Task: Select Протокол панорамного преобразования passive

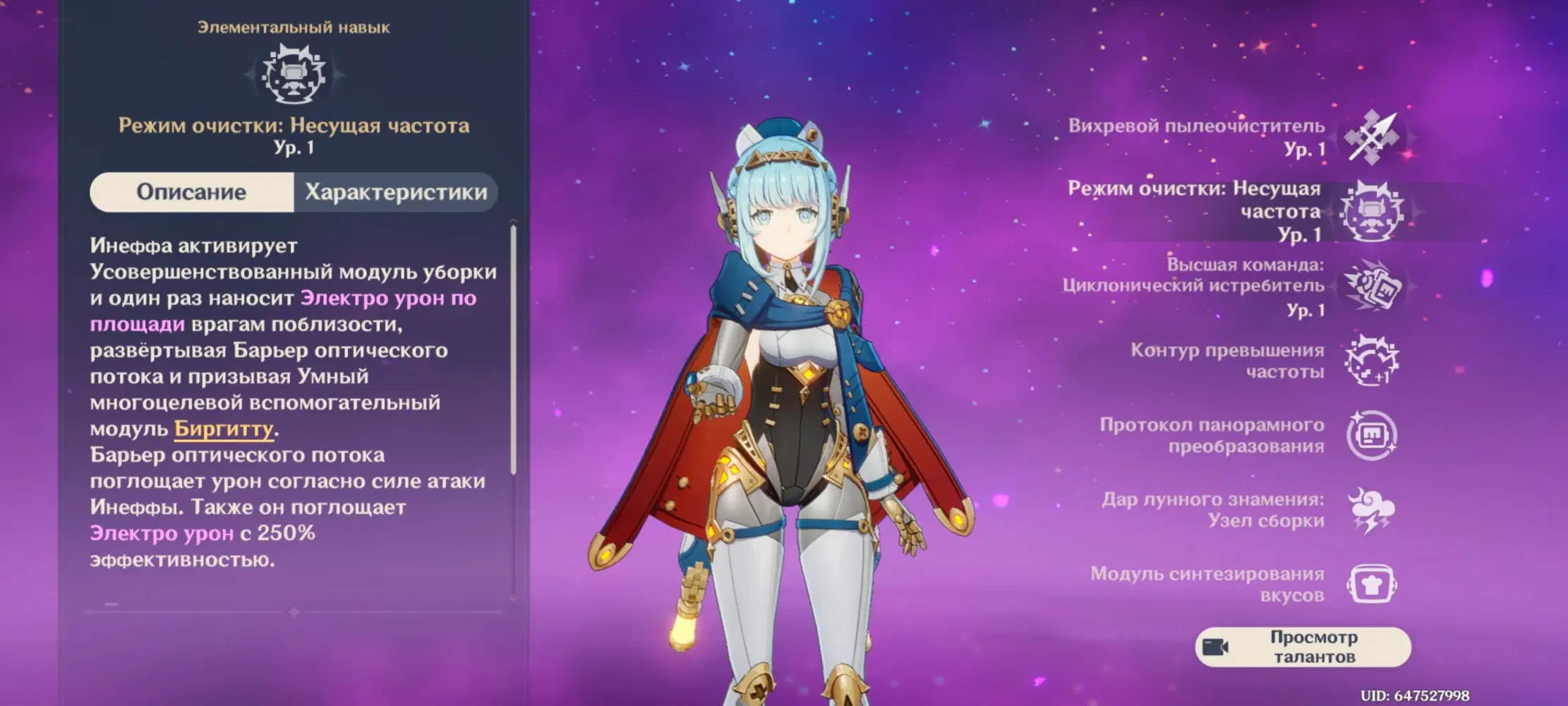Action: [x=1371, y=436]
